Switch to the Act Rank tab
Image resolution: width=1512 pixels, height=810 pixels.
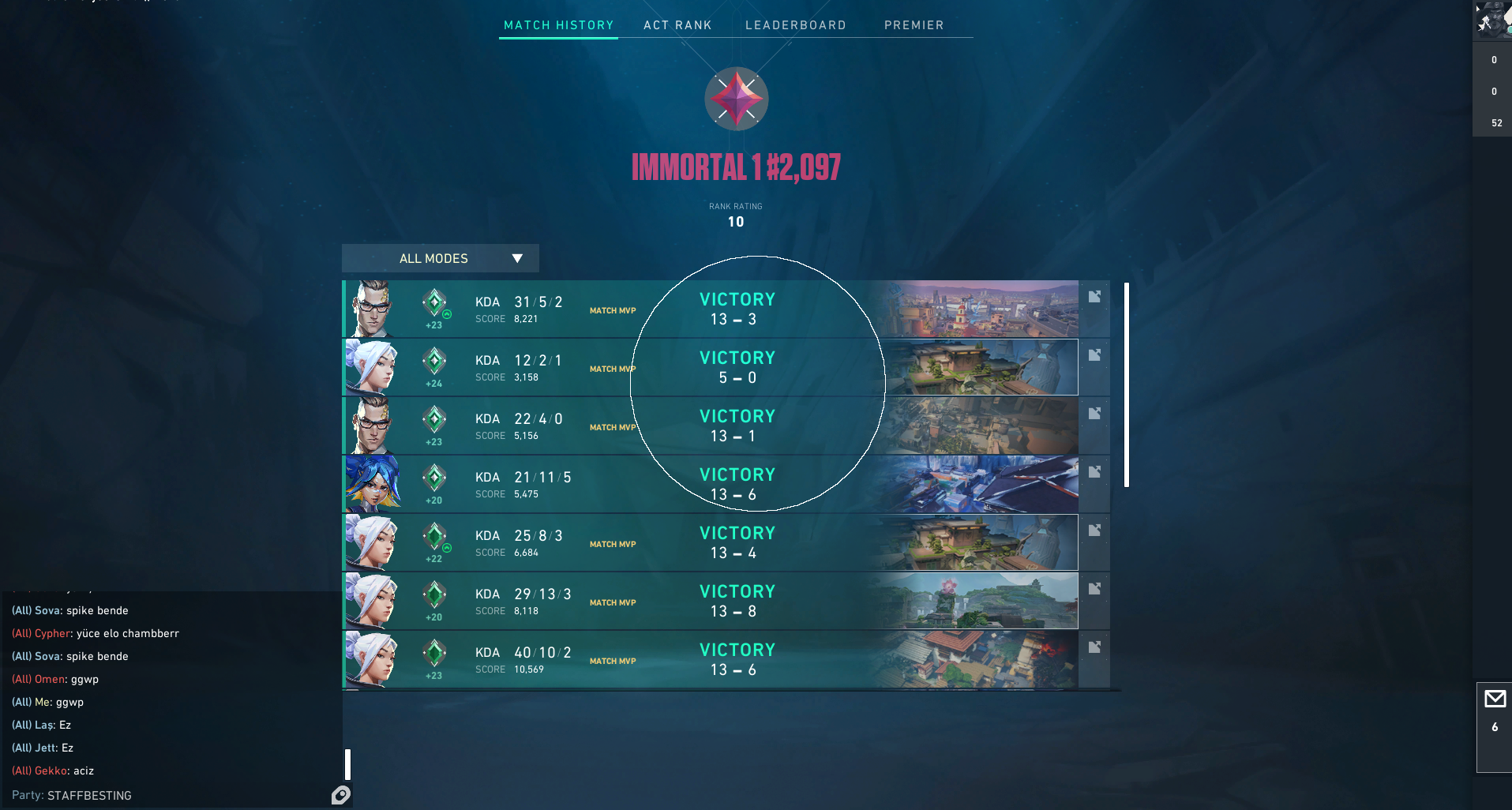point(677,25)
